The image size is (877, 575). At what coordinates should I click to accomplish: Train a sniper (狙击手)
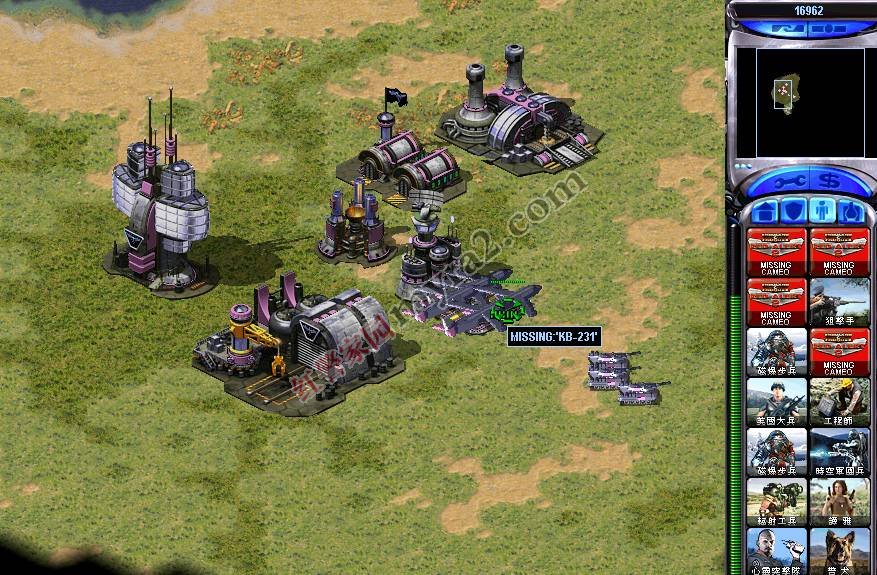pos(839,302)
